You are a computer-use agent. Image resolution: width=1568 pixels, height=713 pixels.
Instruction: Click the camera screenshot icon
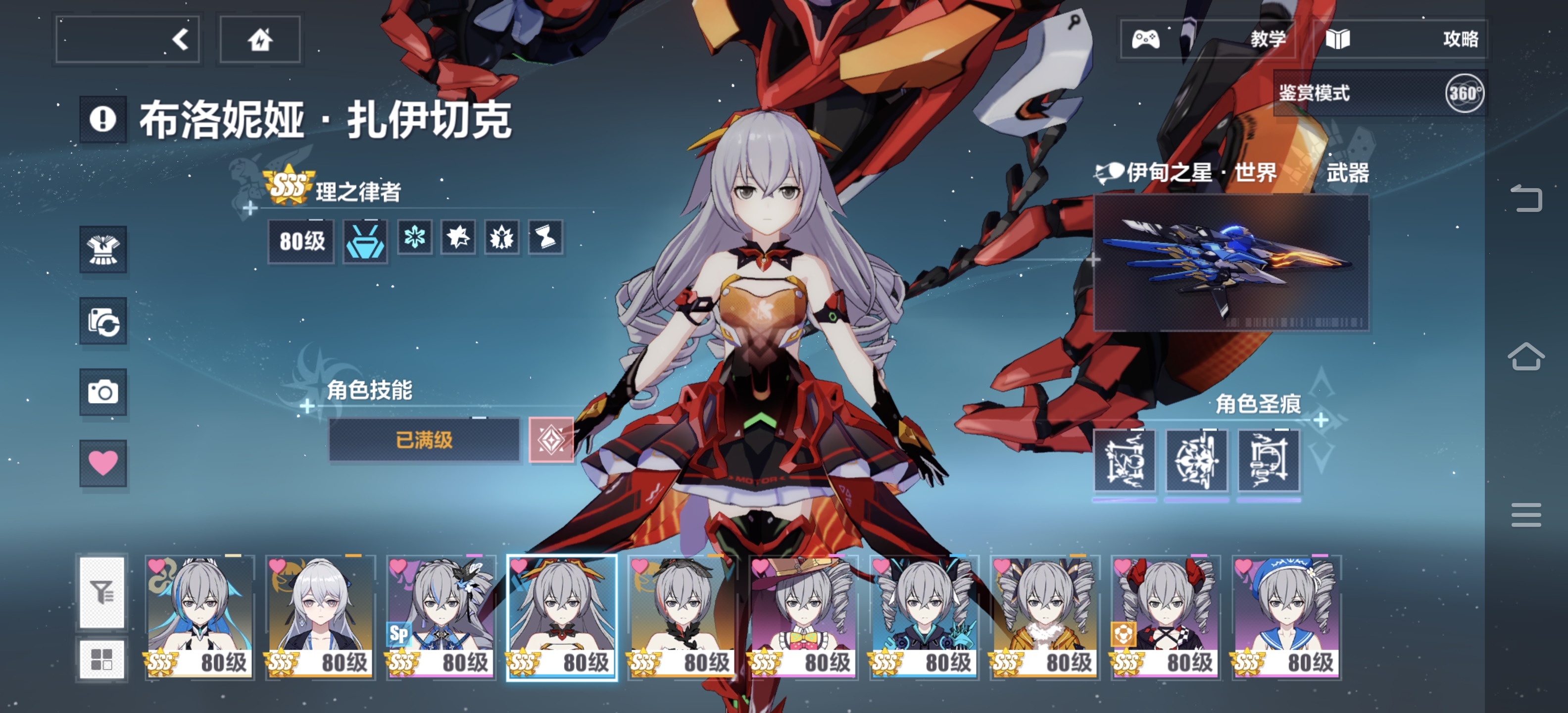[103, 392]
